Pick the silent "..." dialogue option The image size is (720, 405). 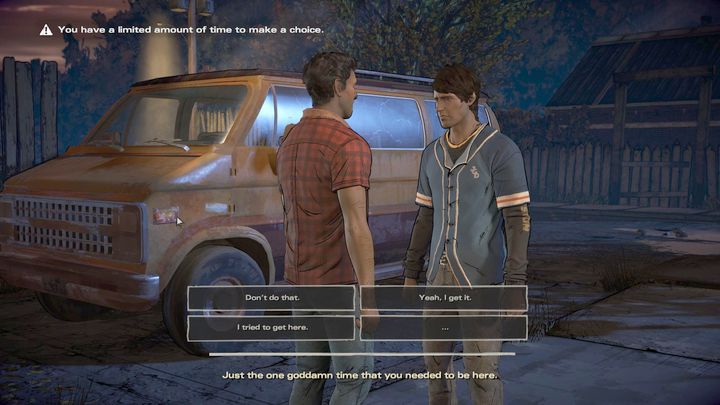[443, 327]
